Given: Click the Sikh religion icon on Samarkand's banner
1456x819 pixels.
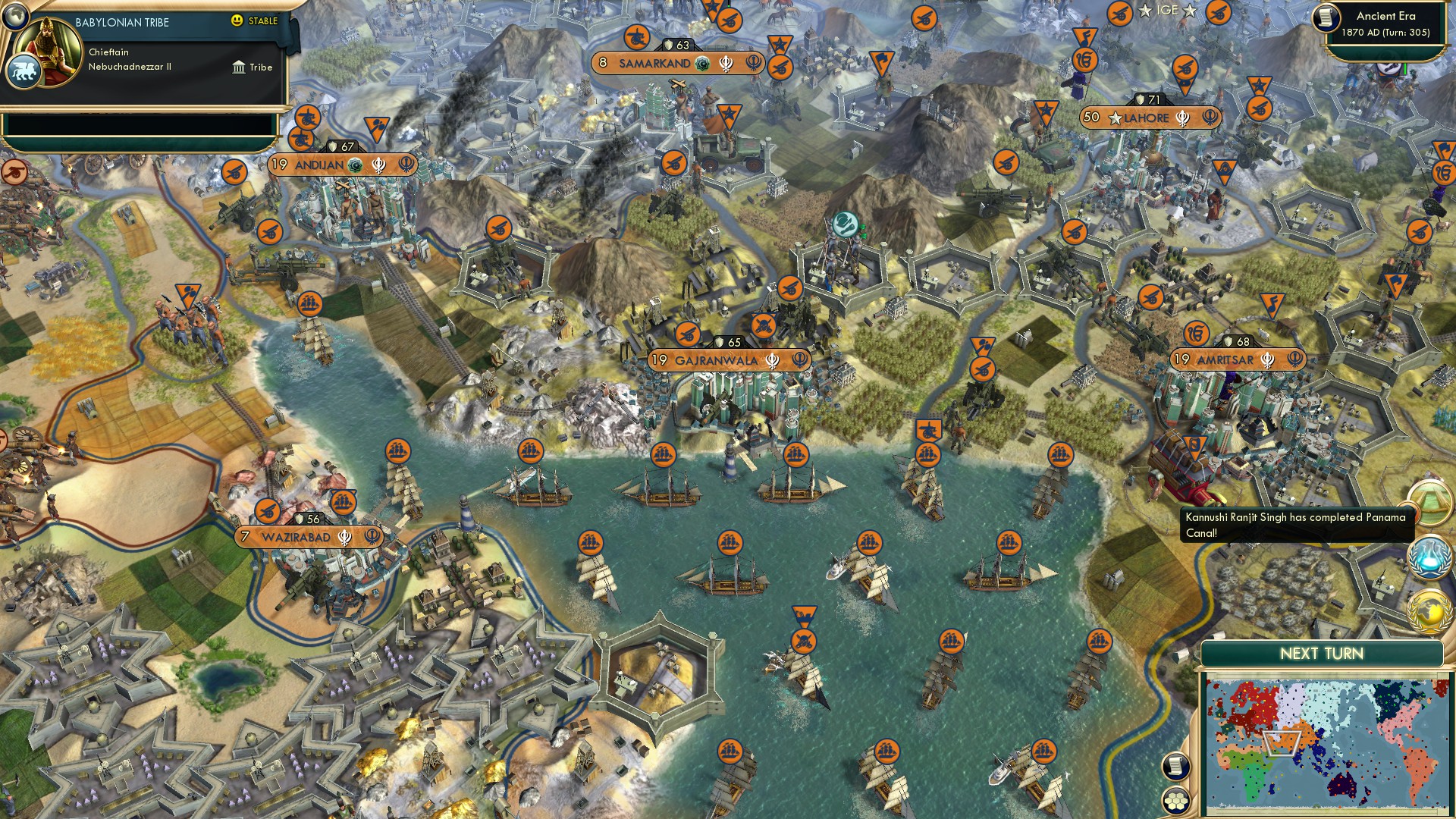Looking at the screenshot, I should click(x=726, y=64).
